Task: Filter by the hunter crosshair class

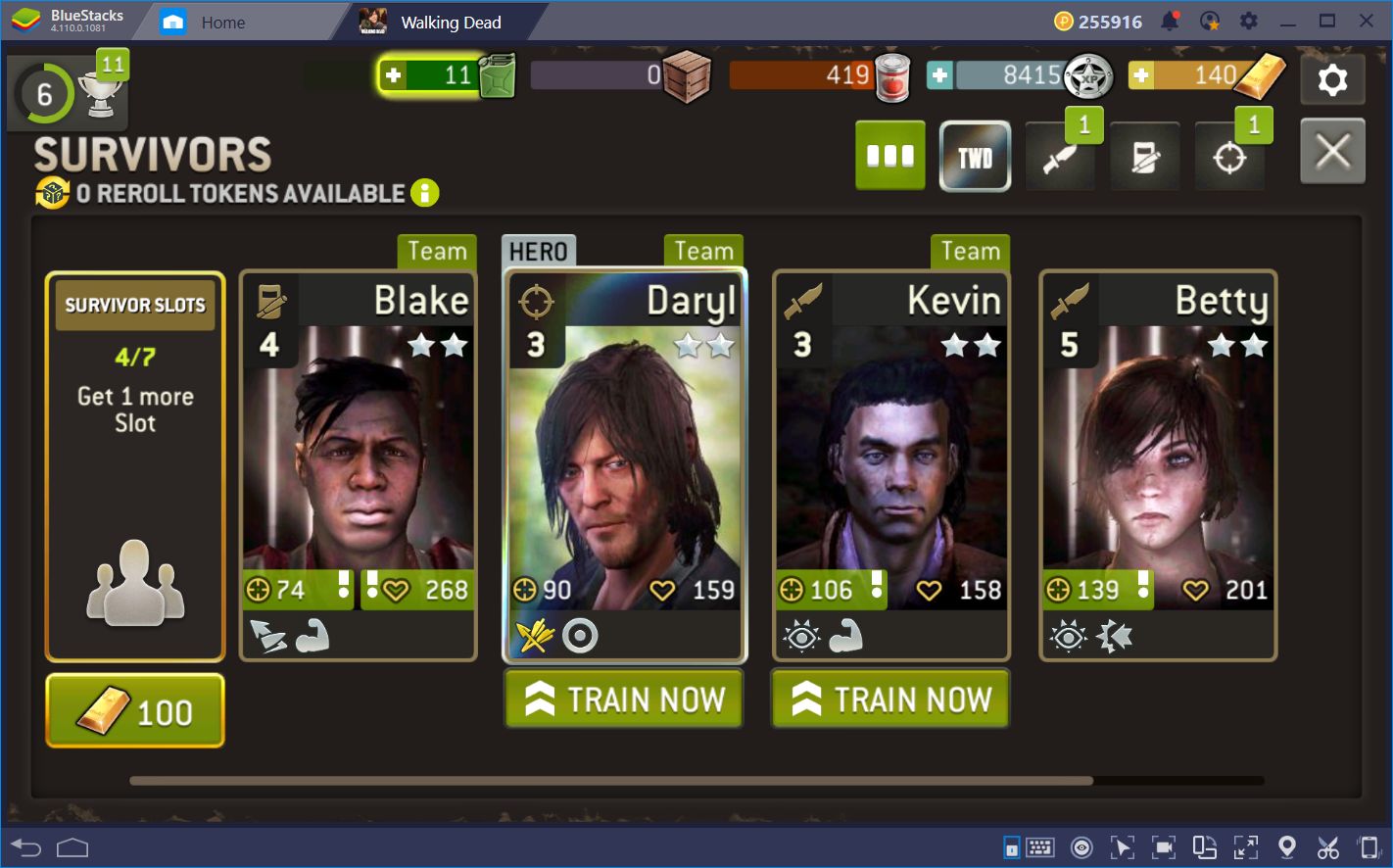Action: [x=1229, y=157]
